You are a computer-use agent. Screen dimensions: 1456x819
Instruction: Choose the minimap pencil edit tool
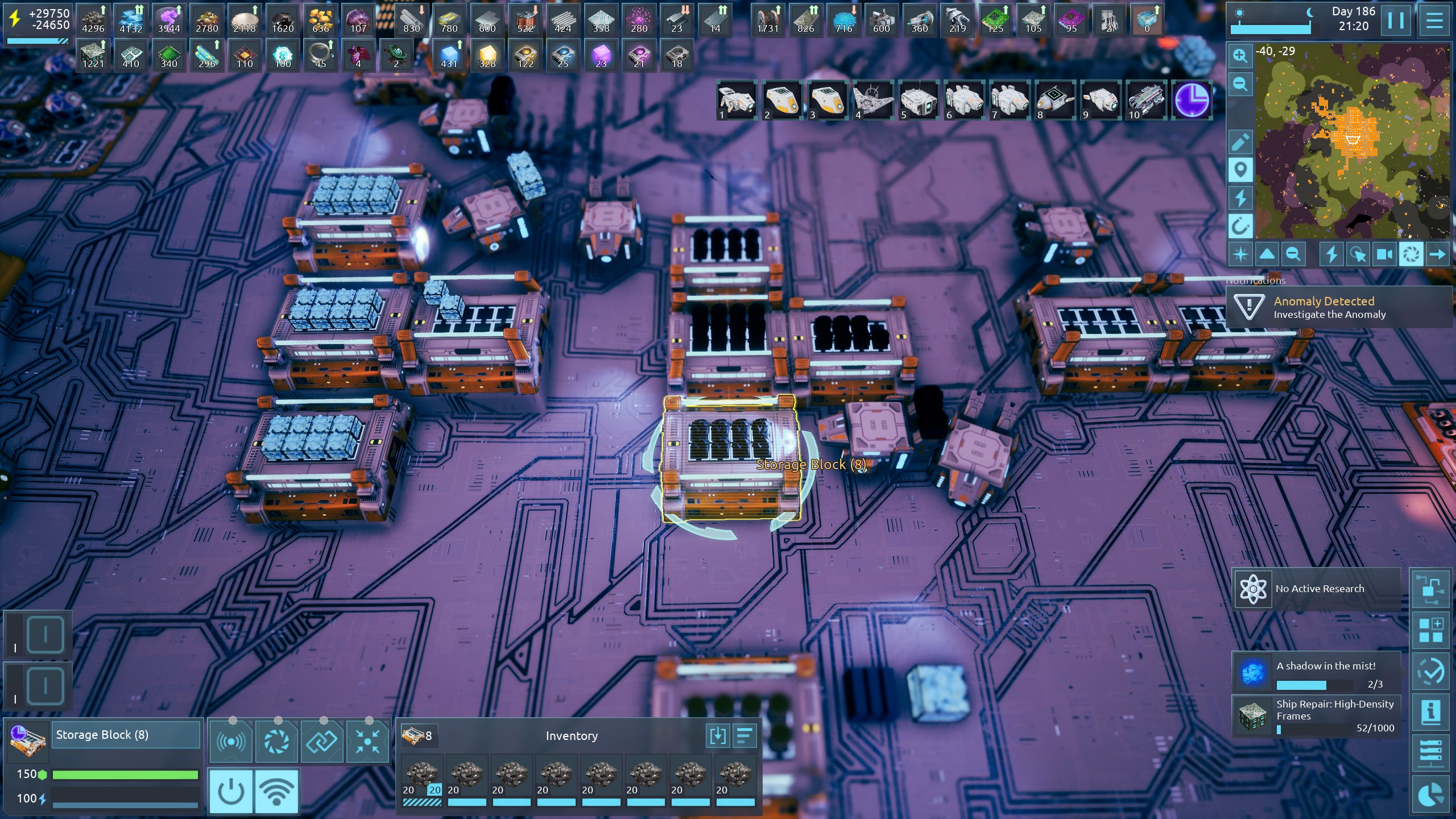point(1240,142)
